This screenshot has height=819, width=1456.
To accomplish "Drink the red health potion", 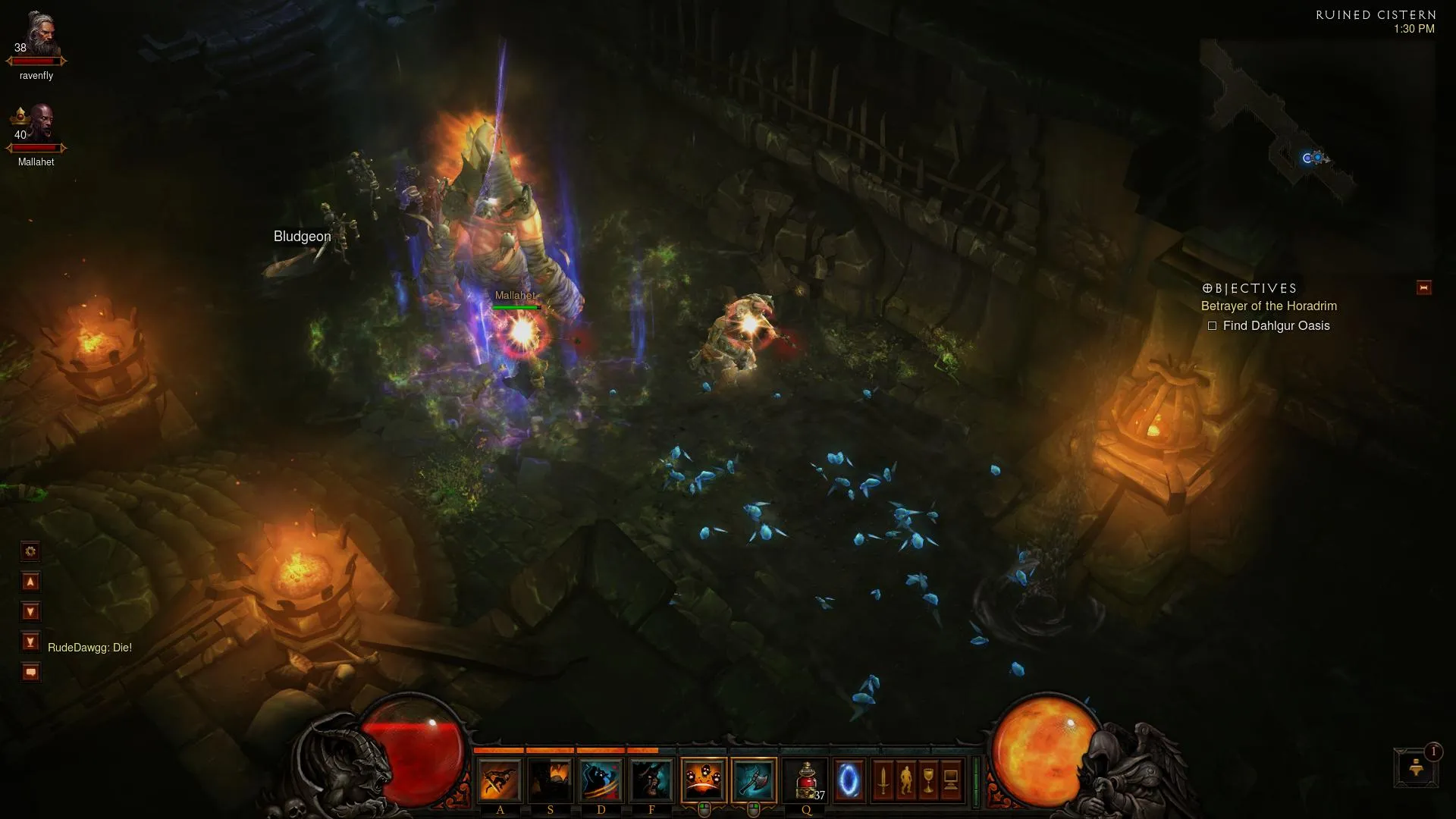I will click(806, 780).
